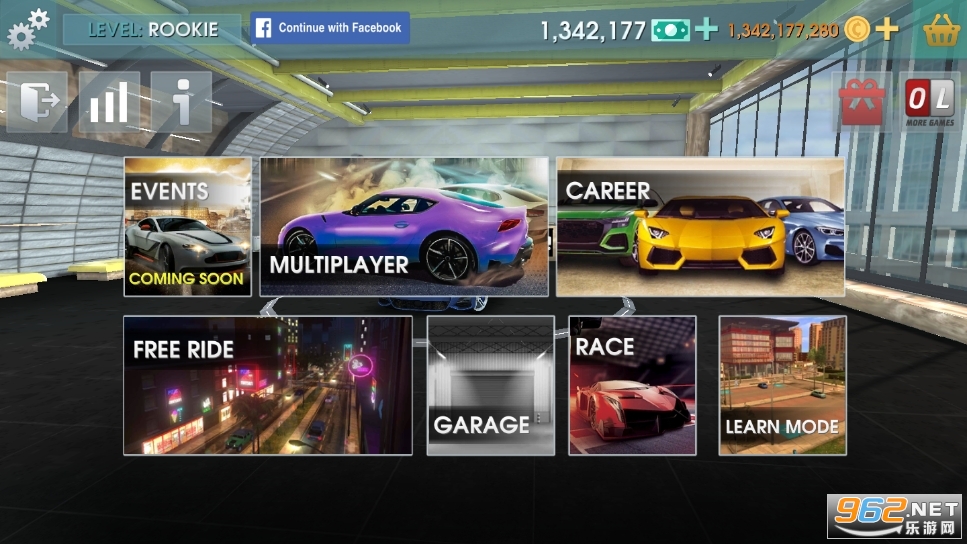Screen dimensions: 967x544
Task: Click Continue with Facebook button
Action: [330, 28]
